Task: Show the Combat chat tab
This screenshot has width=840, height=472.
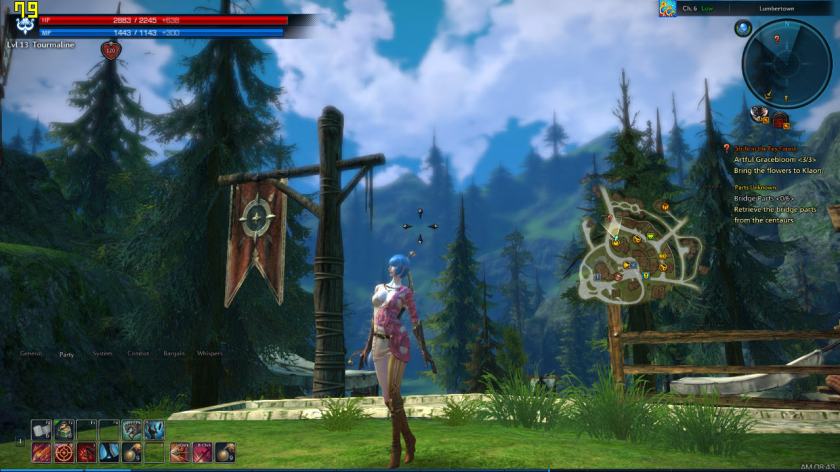Action: (138, 354)
